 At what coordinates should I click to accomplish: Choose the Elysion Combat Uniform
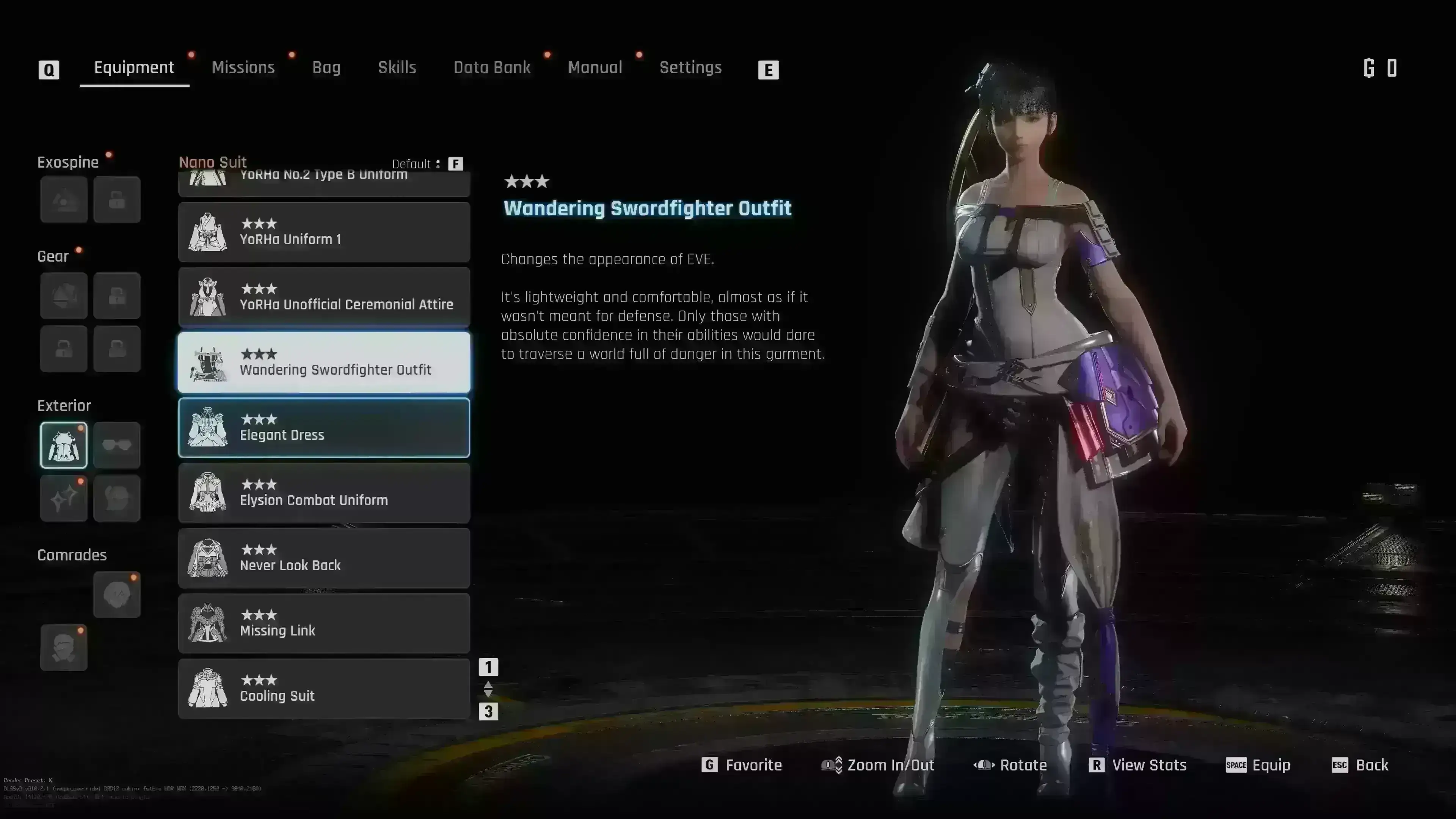[324, 493]
